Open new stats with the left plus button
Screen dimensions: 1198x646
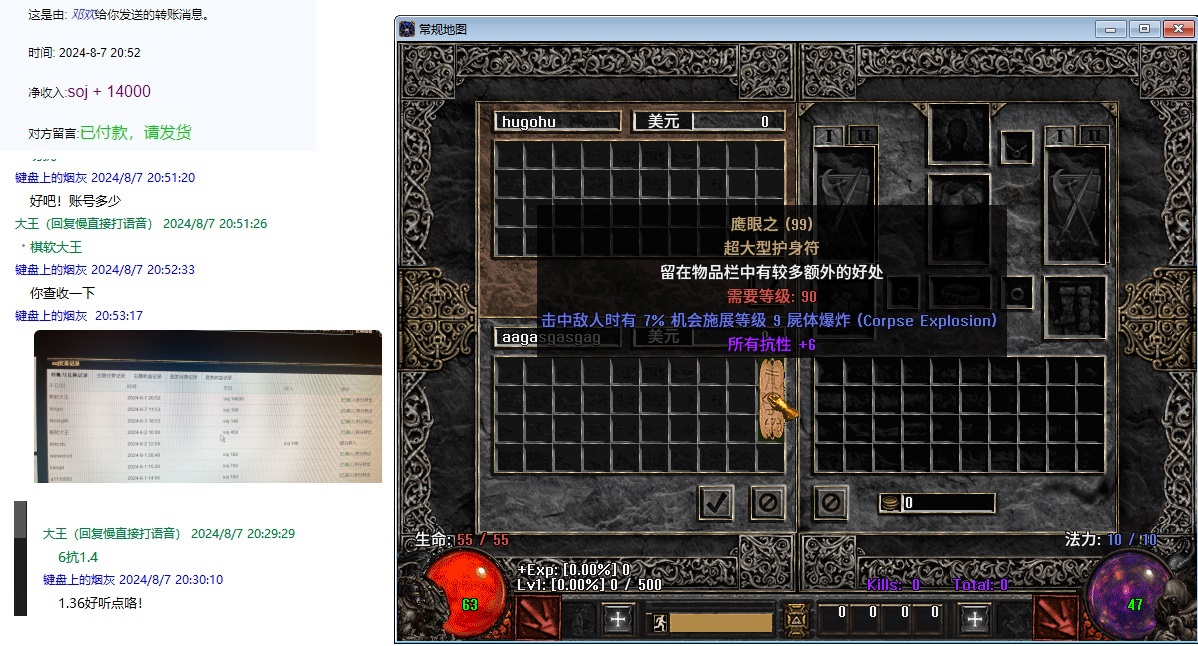(x=617, y=619)
